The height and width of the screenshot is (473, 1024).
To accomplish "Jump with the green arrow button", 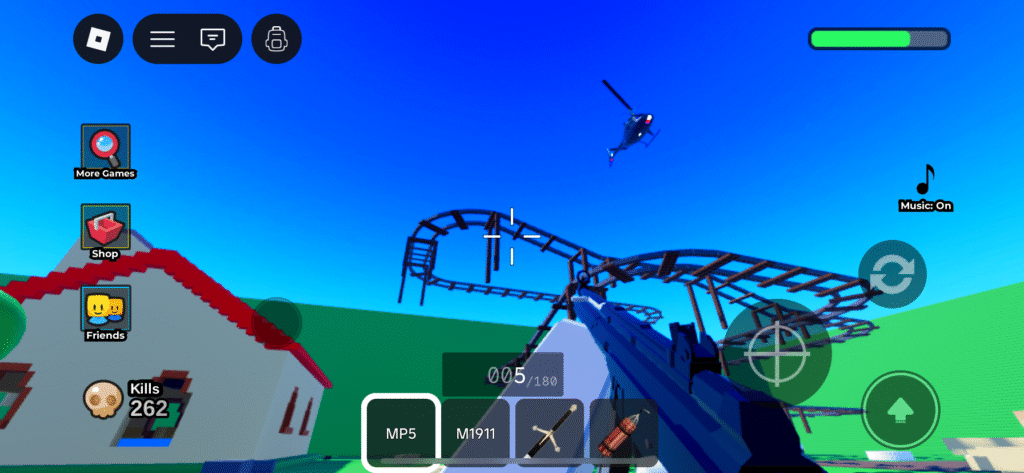I will tap(900, 409).
